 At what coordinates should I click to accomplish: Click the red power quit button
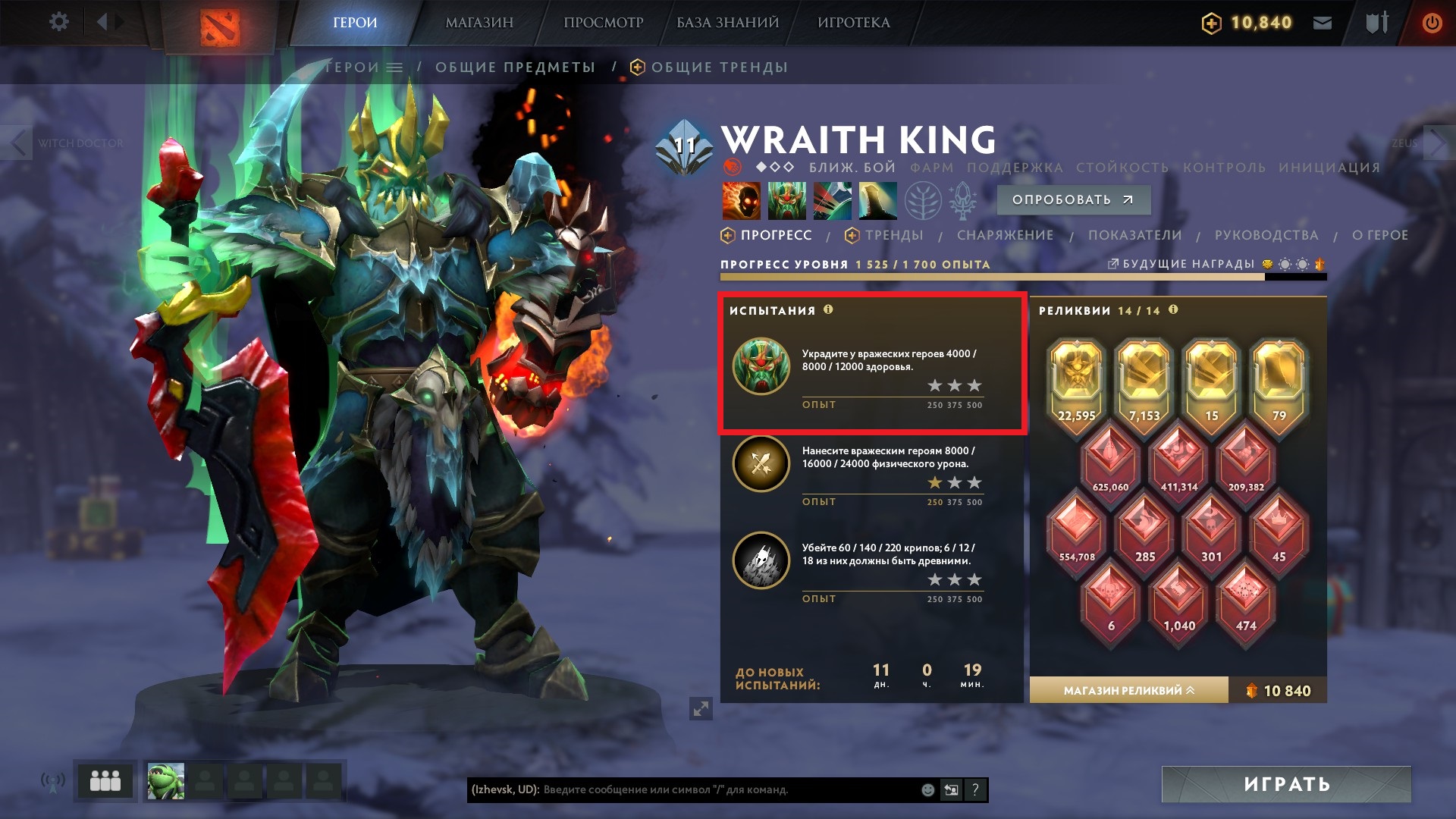[x=1431, y=23]
